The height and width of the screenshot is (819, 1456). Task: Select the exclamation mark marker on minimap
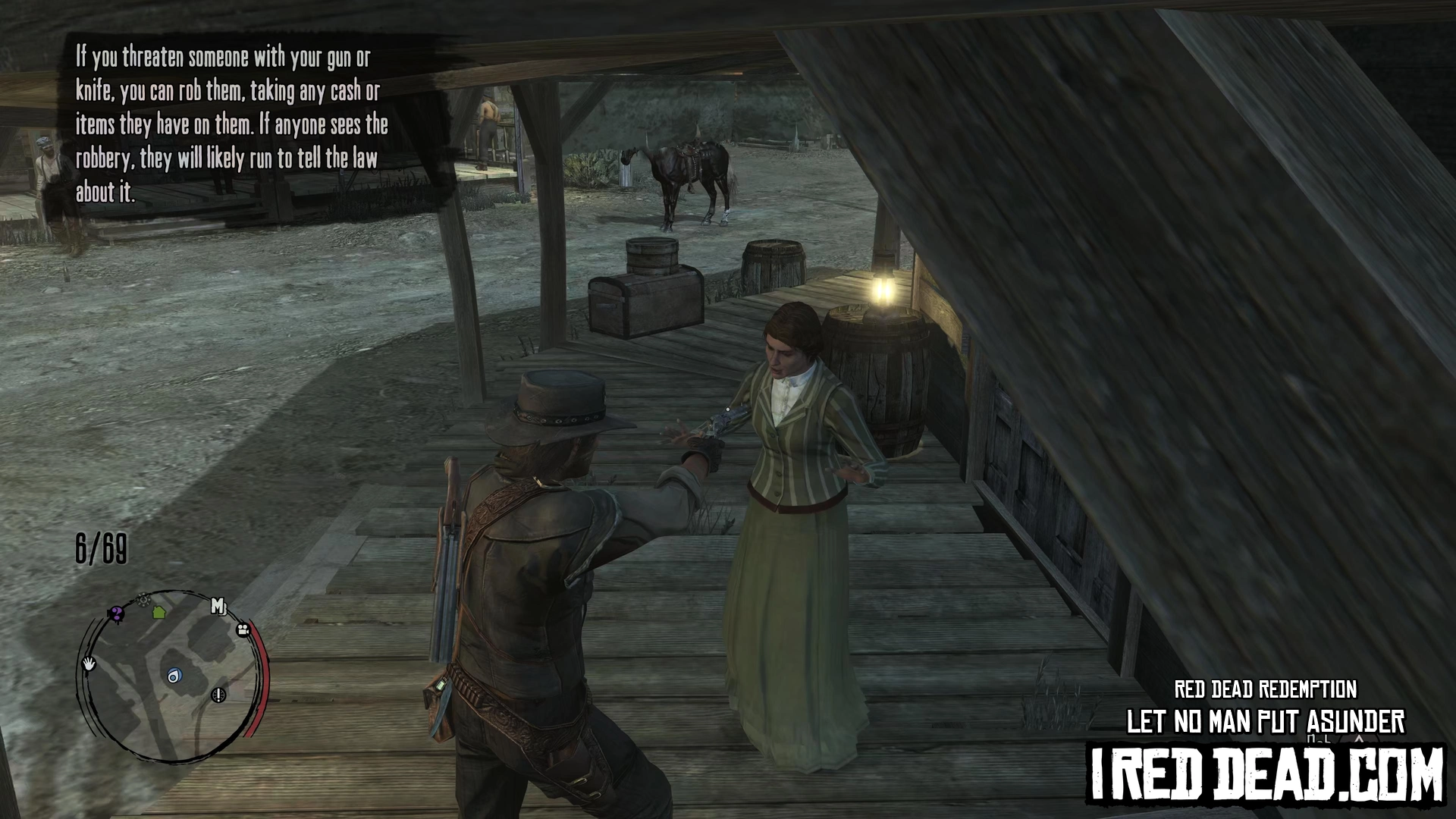click(x=218, y=695)
